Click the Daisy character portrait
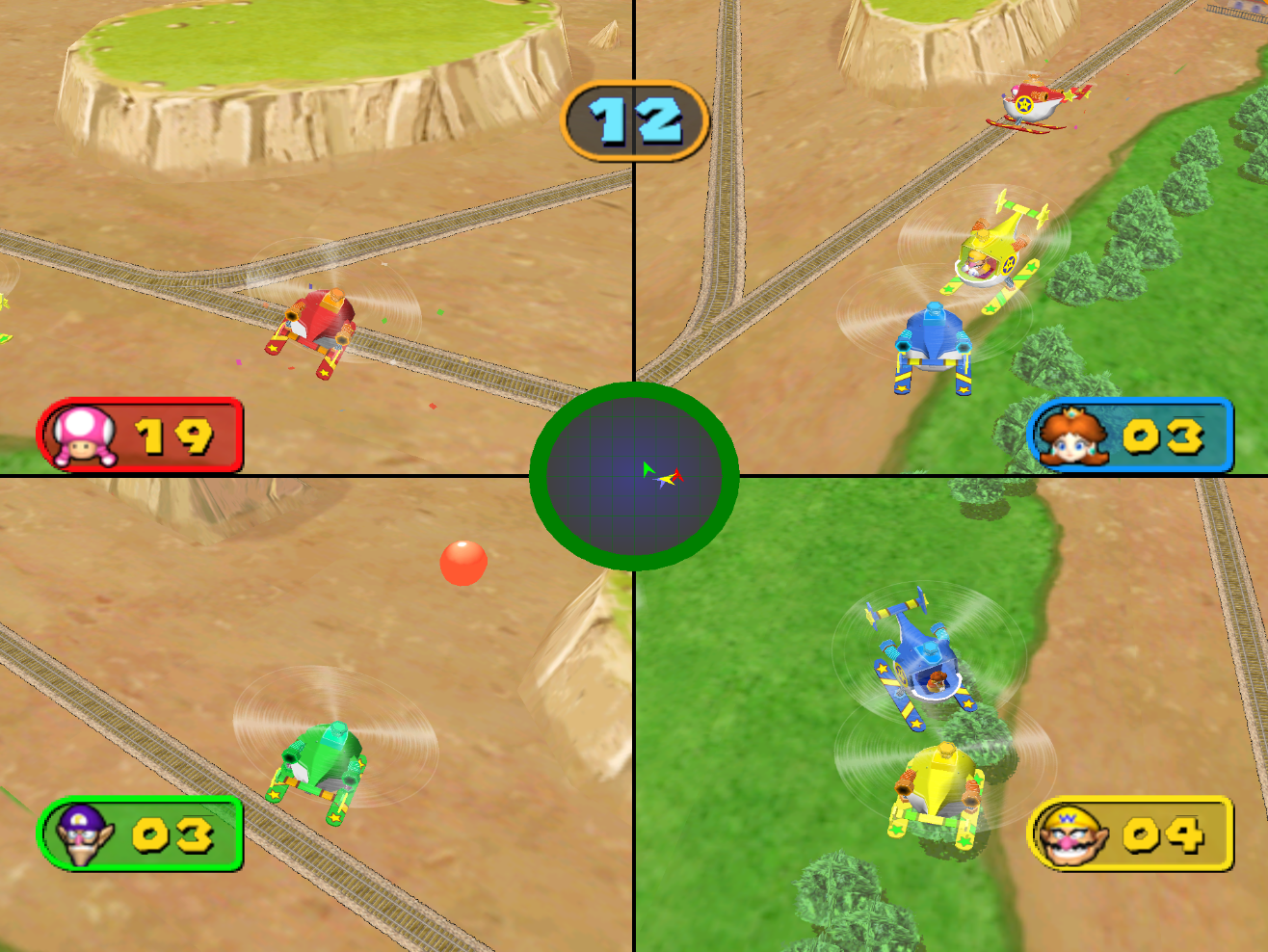This screenshot has width=1268, height=952. 1073,436
